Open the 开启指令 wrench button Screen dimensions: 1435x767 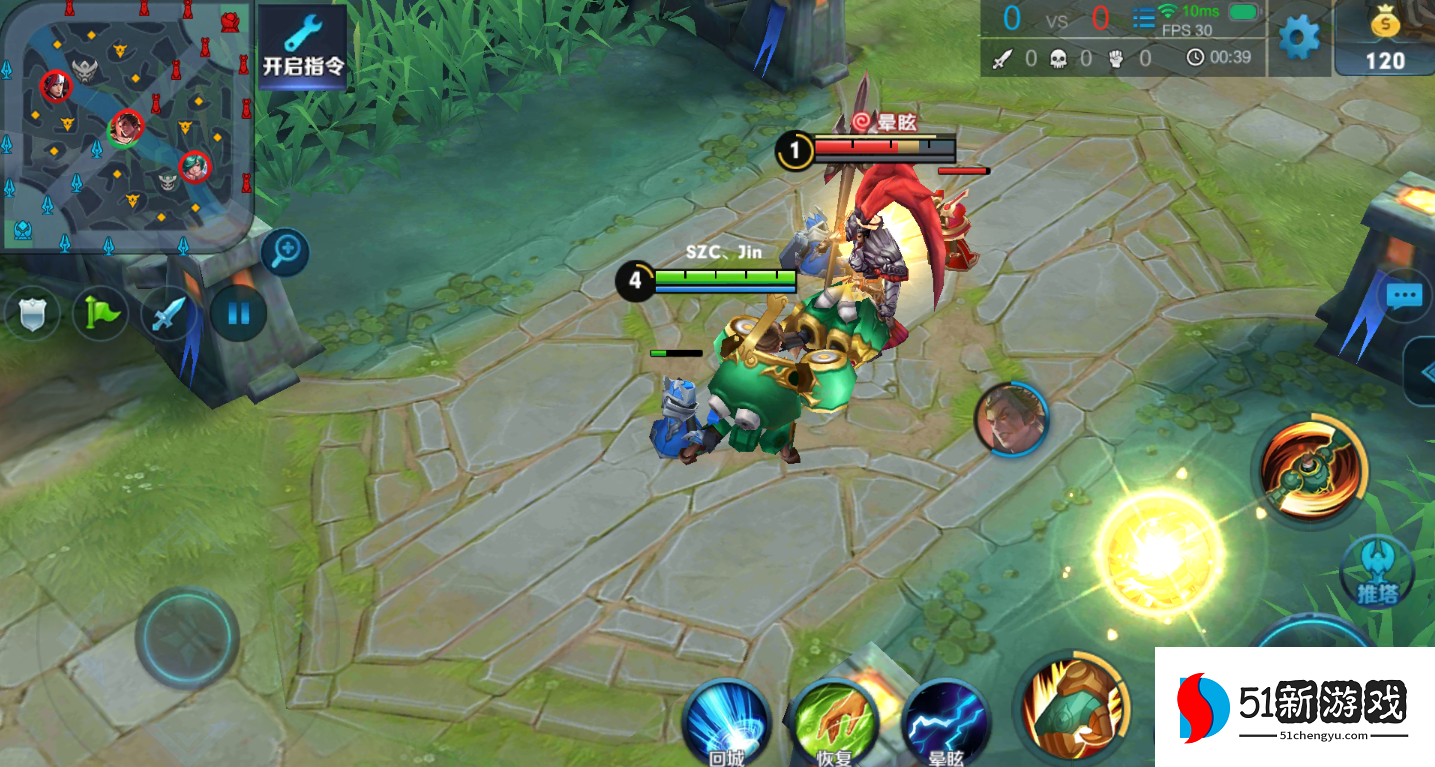[x=303, y=46]
